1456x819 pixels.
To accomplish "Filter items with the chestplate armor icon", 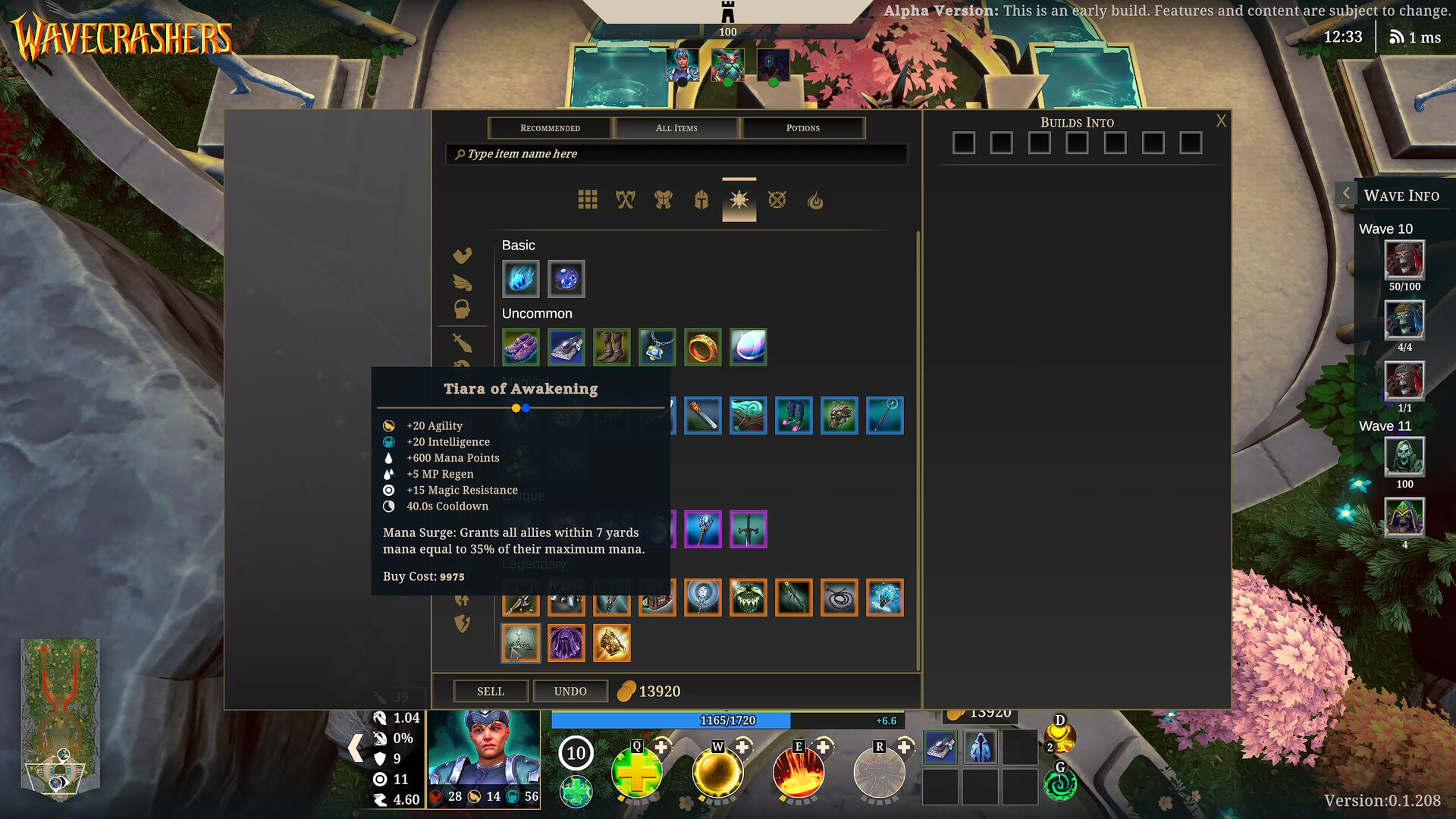I will pyautogui.click(x=664, y=200).
